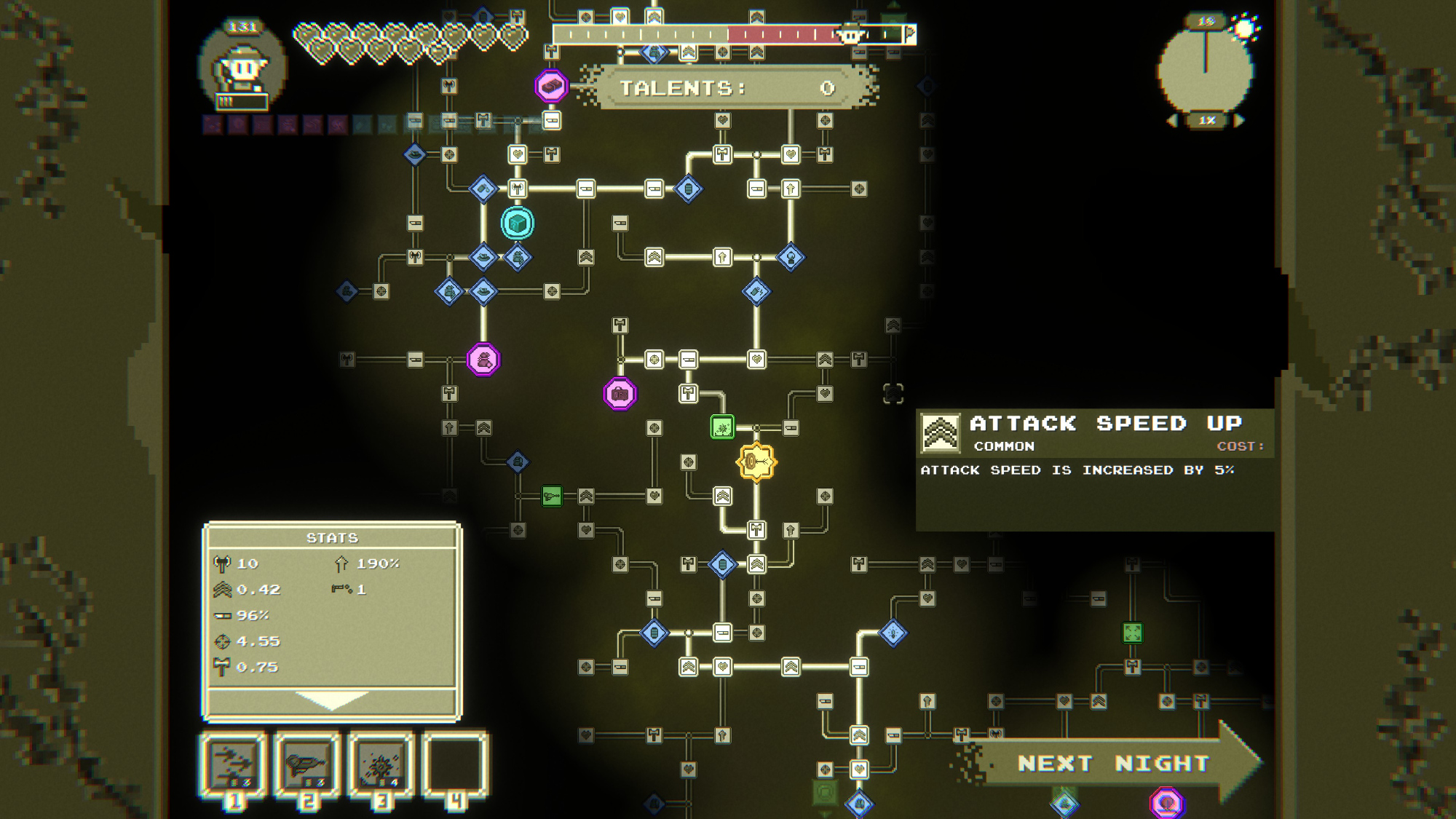The image size is (1456, 819).
Task: Select the magenta node beside the Talents banner
Action: [551, 87]
